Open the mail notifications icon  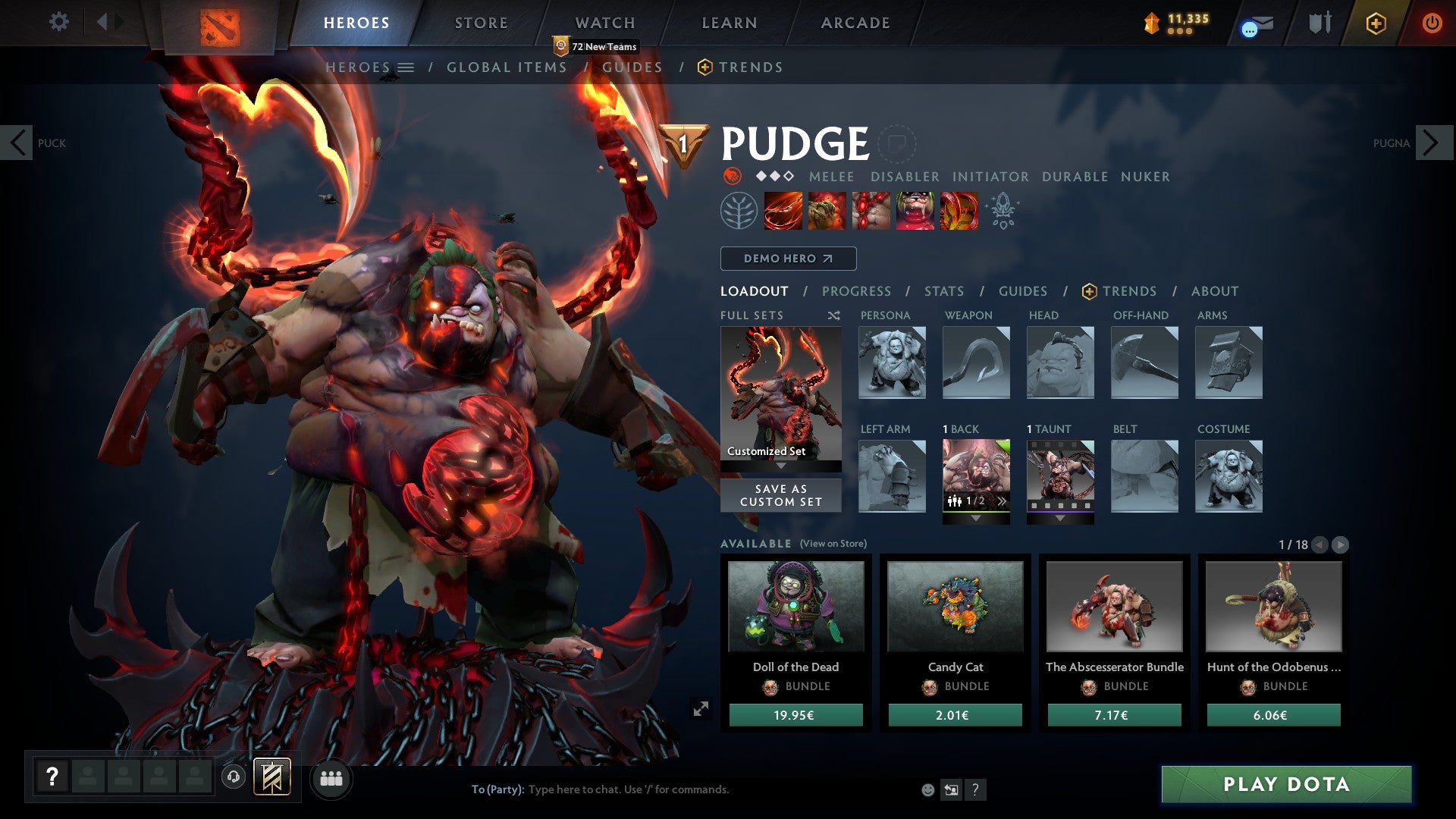(1259, 23)
